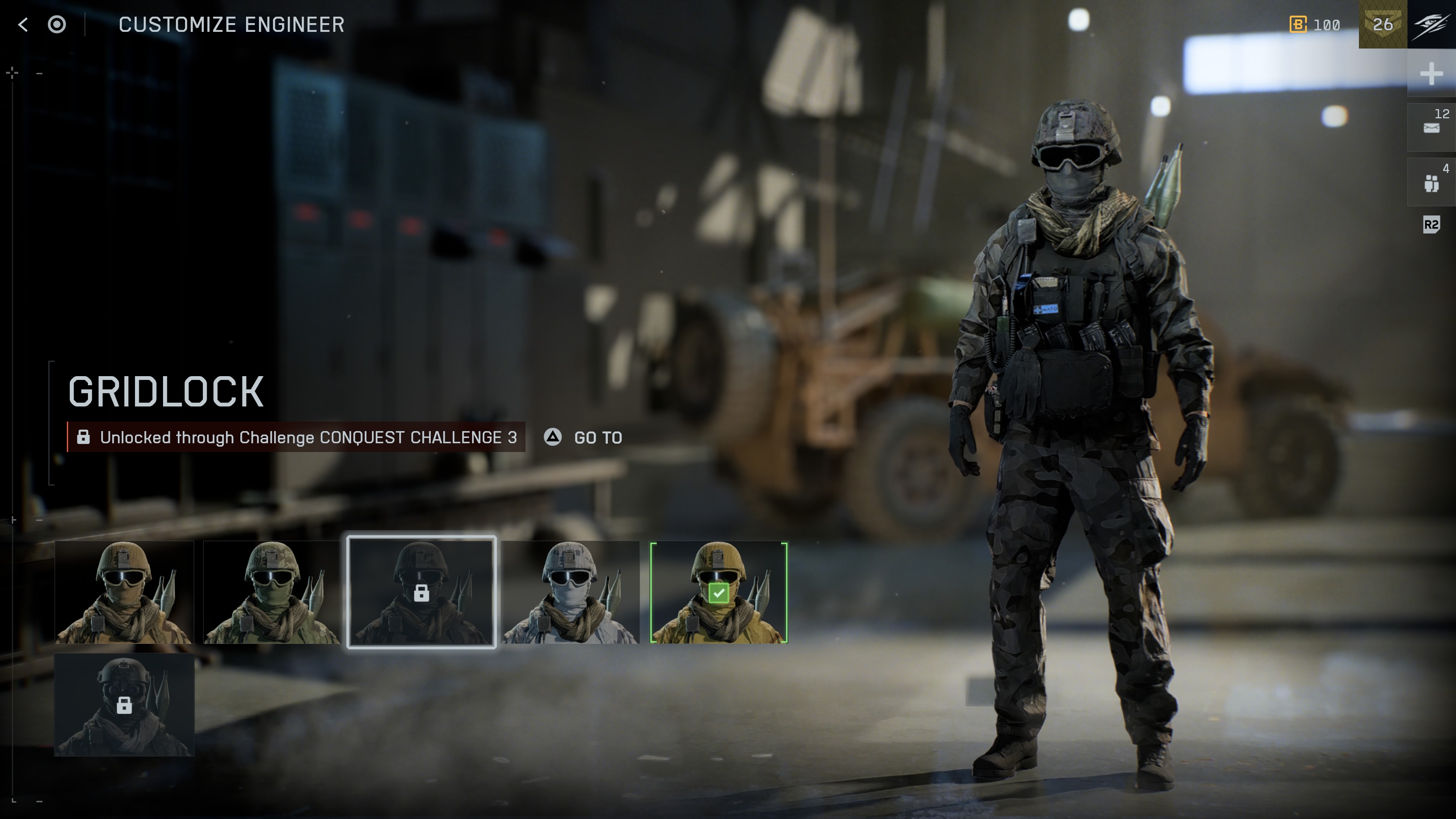Click the plus button on the right sidebar

click(1431, 74)
